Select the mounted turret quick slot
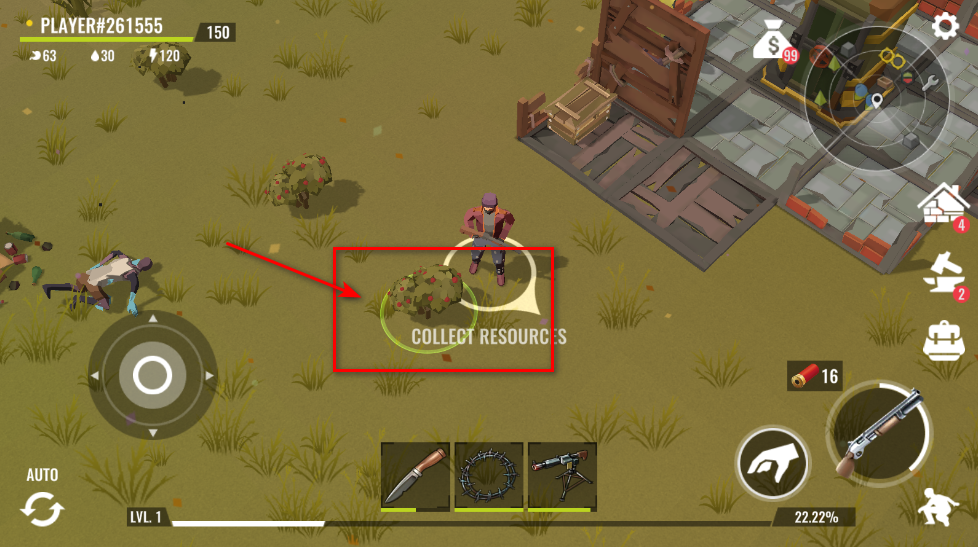978x547 pixels. click(562, 475)
